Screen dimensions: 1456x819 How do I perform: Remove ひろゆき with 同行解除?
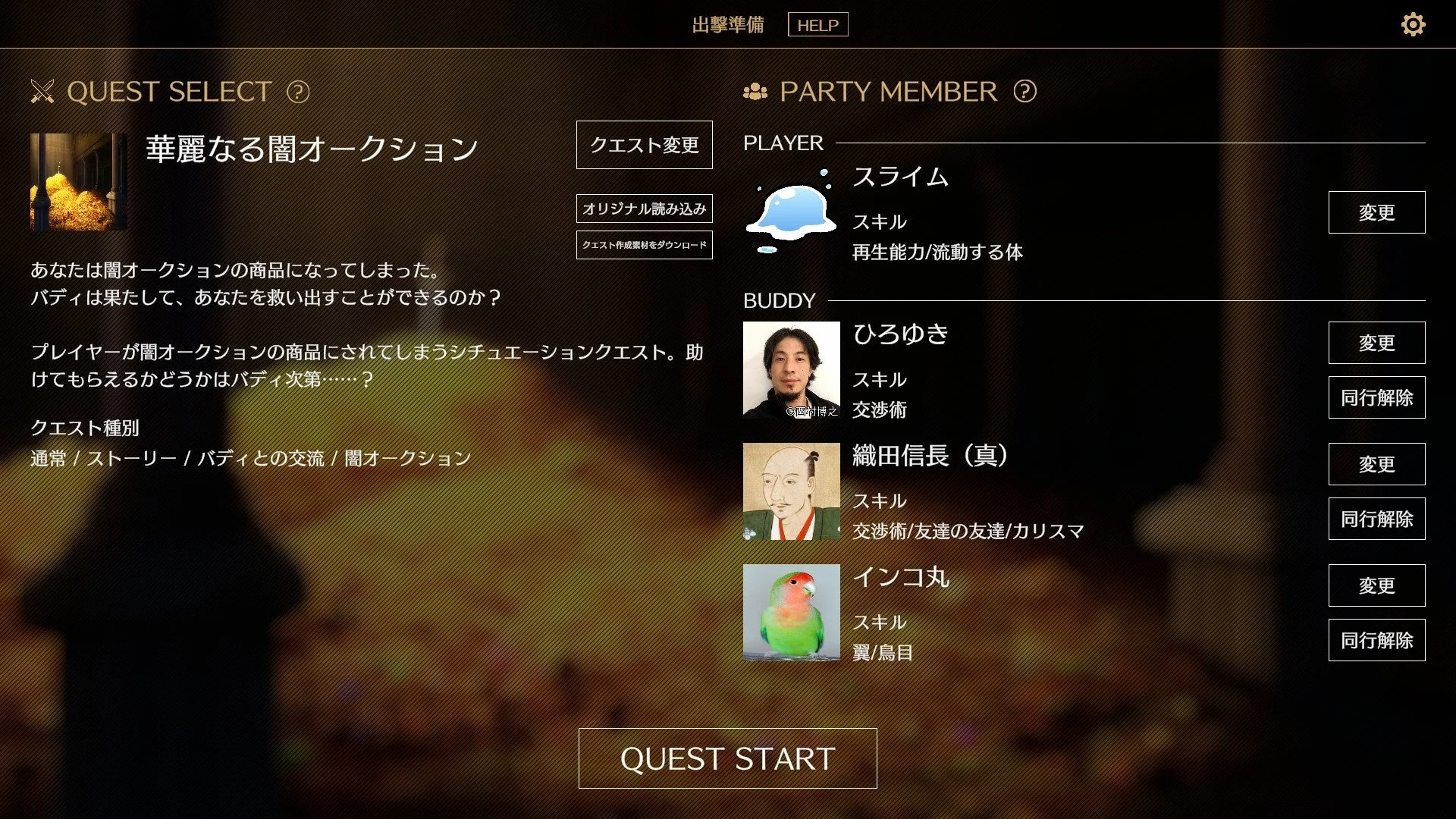click(1376, 397)
